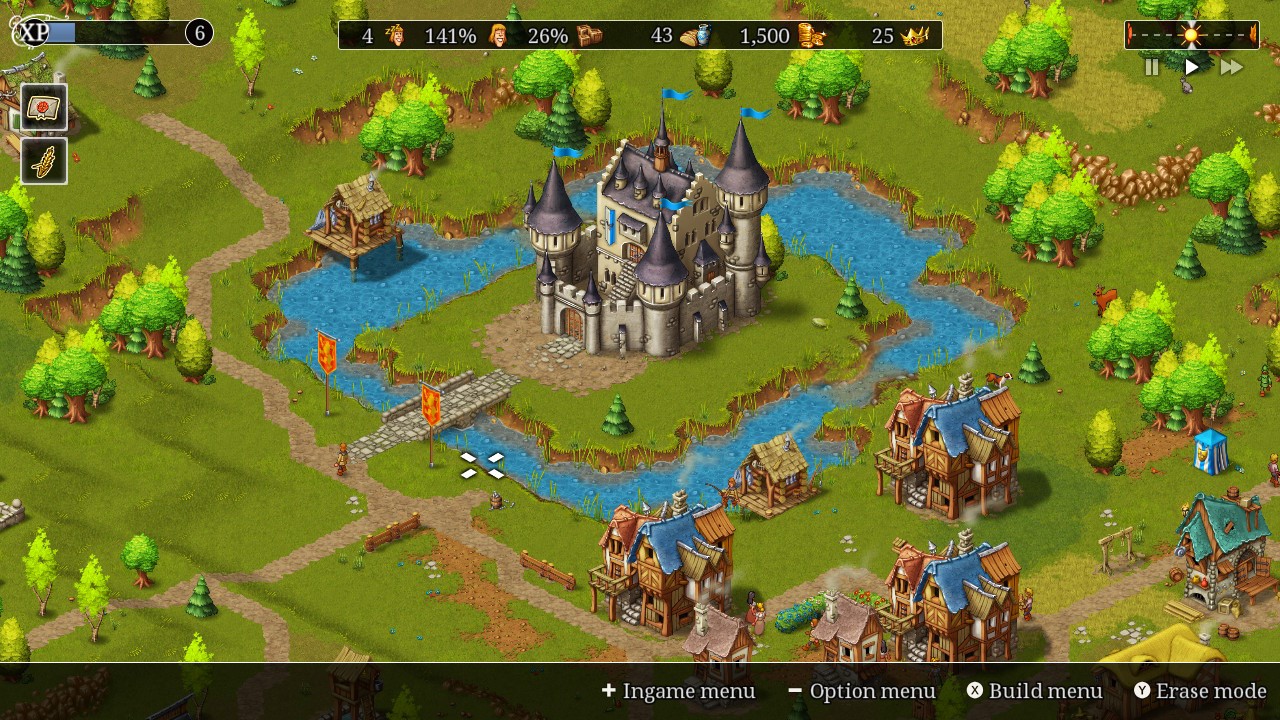The height and width of the screenshot is (720, 1280).
Task: Activate fast-forward game speed
Action: (x=1231, y=67)
